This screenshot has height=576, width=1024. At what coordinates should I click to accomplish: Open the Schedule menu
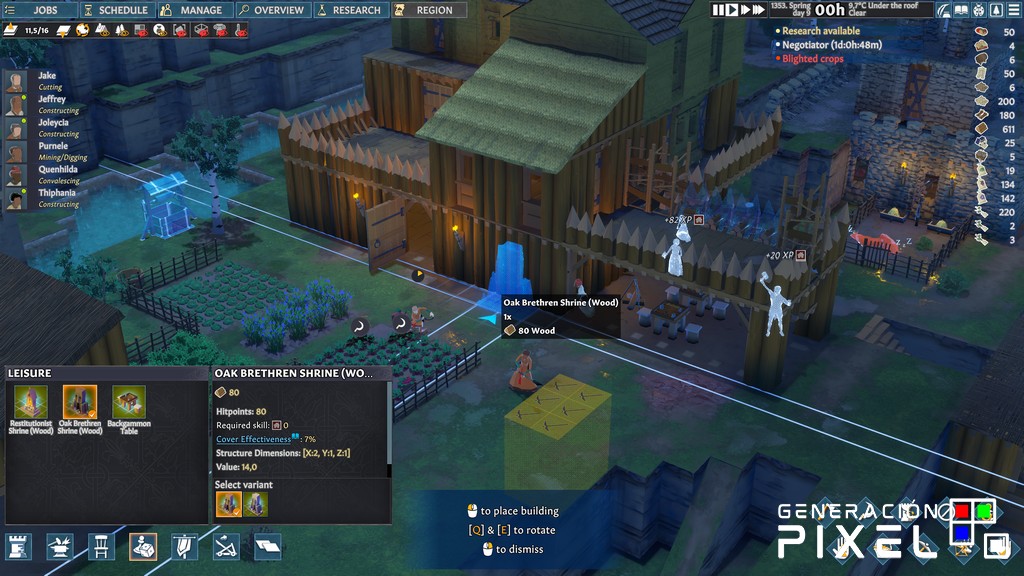(x=116, y=10)
